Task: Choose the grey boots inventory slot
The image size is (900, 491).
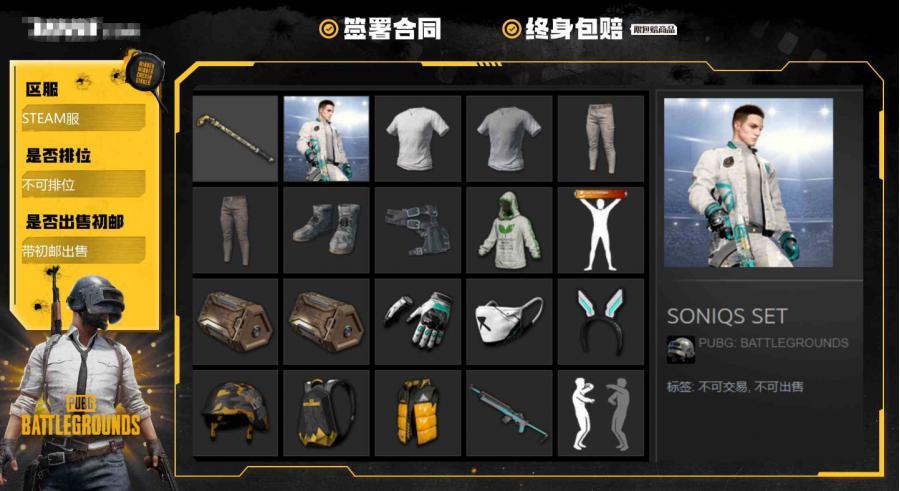Action: point(326,229)
